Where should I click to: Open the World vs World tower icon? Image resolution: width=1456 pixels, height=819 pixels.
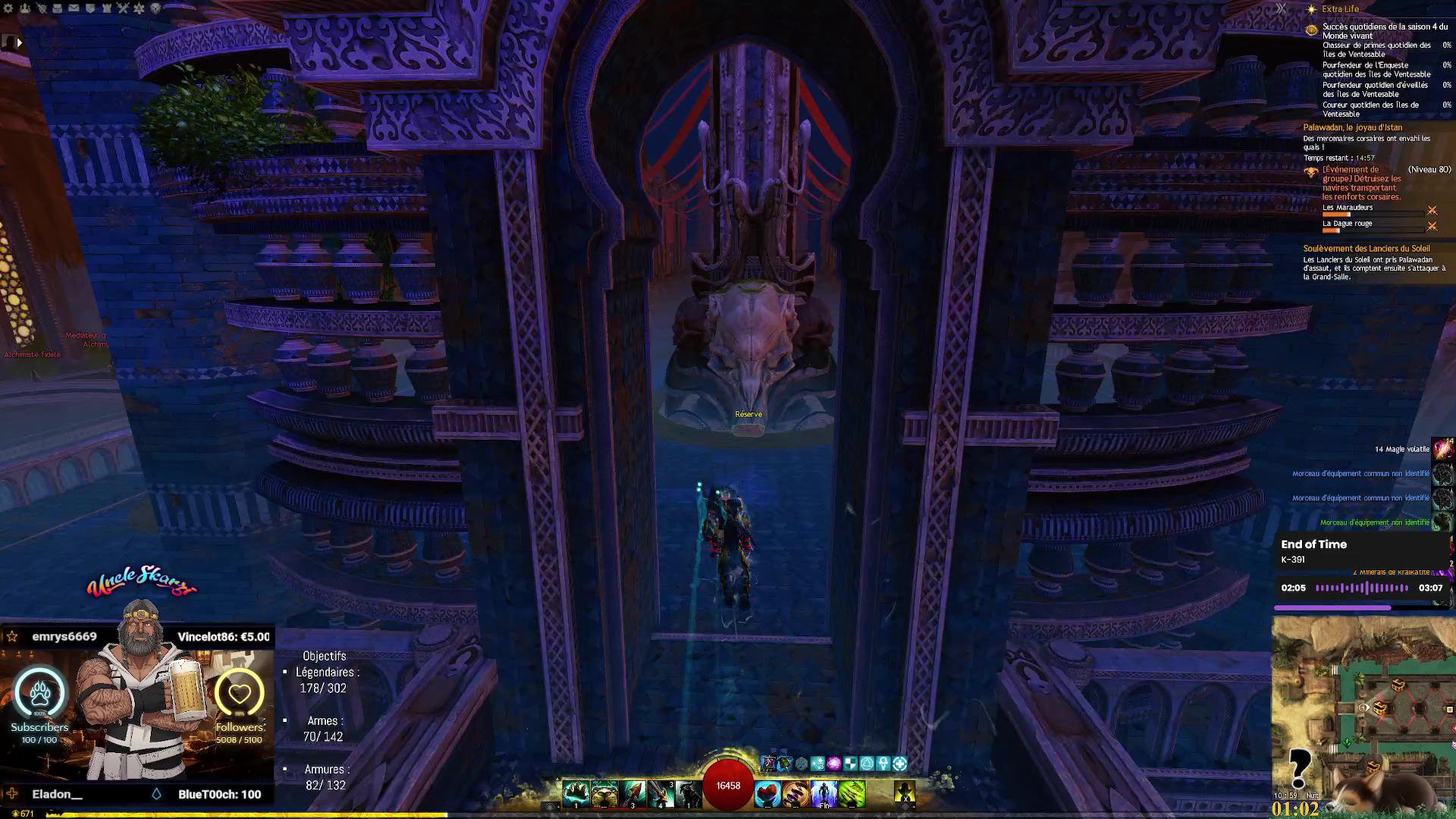point(106,8)
